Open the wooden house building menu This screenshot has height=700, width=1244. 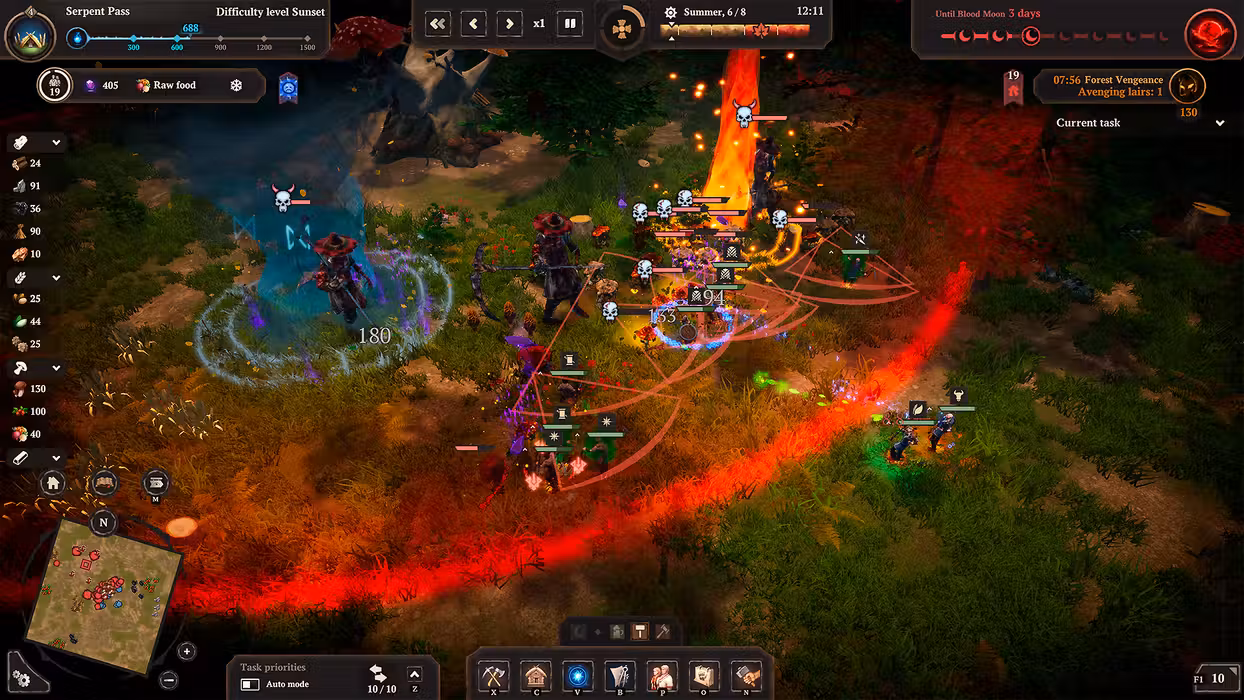coord(536,676)
